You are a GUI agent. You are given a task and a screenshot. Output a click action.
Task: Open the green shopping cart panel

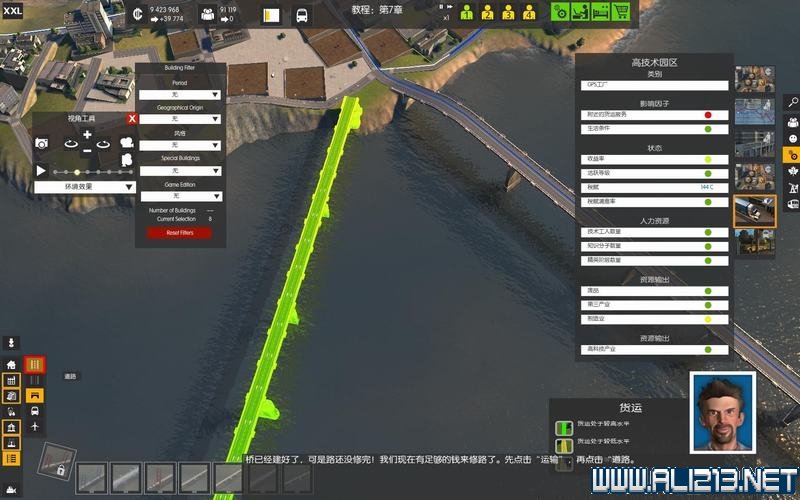click(621, 12)
